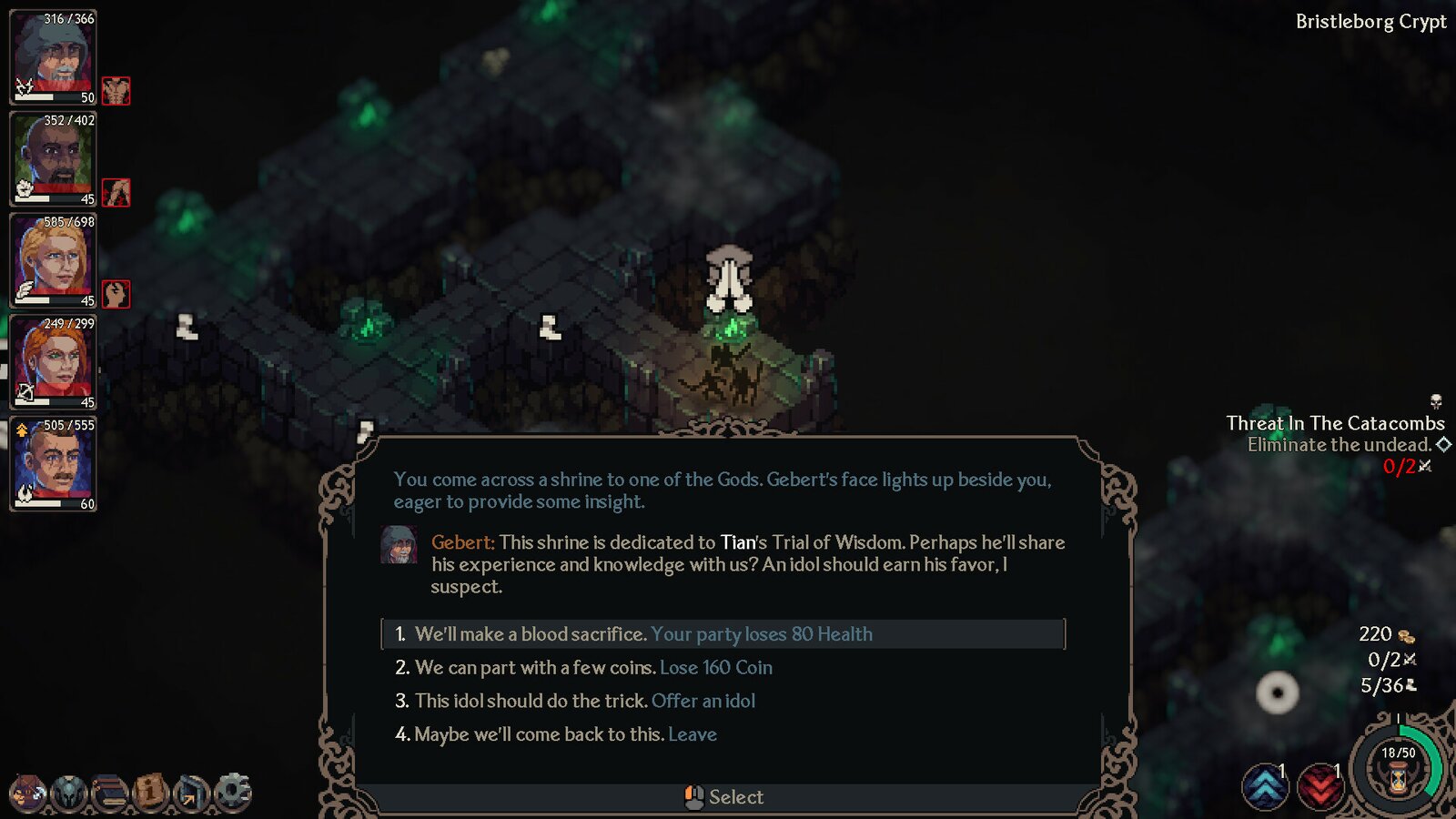The width and height of the screenshot is (1456, 819).
Task: Select the Lose 160 Coin option
Action: (714, 667)
